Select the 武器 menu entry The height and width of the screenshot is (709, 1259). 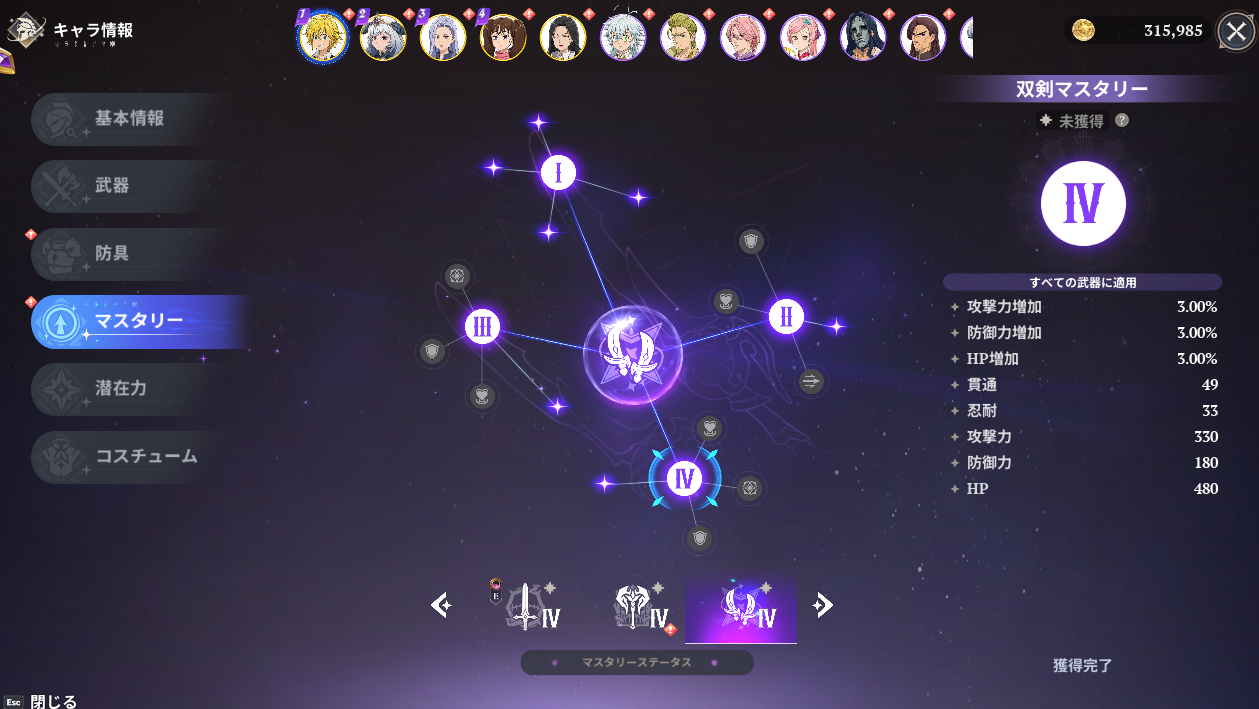click(130, 186)
